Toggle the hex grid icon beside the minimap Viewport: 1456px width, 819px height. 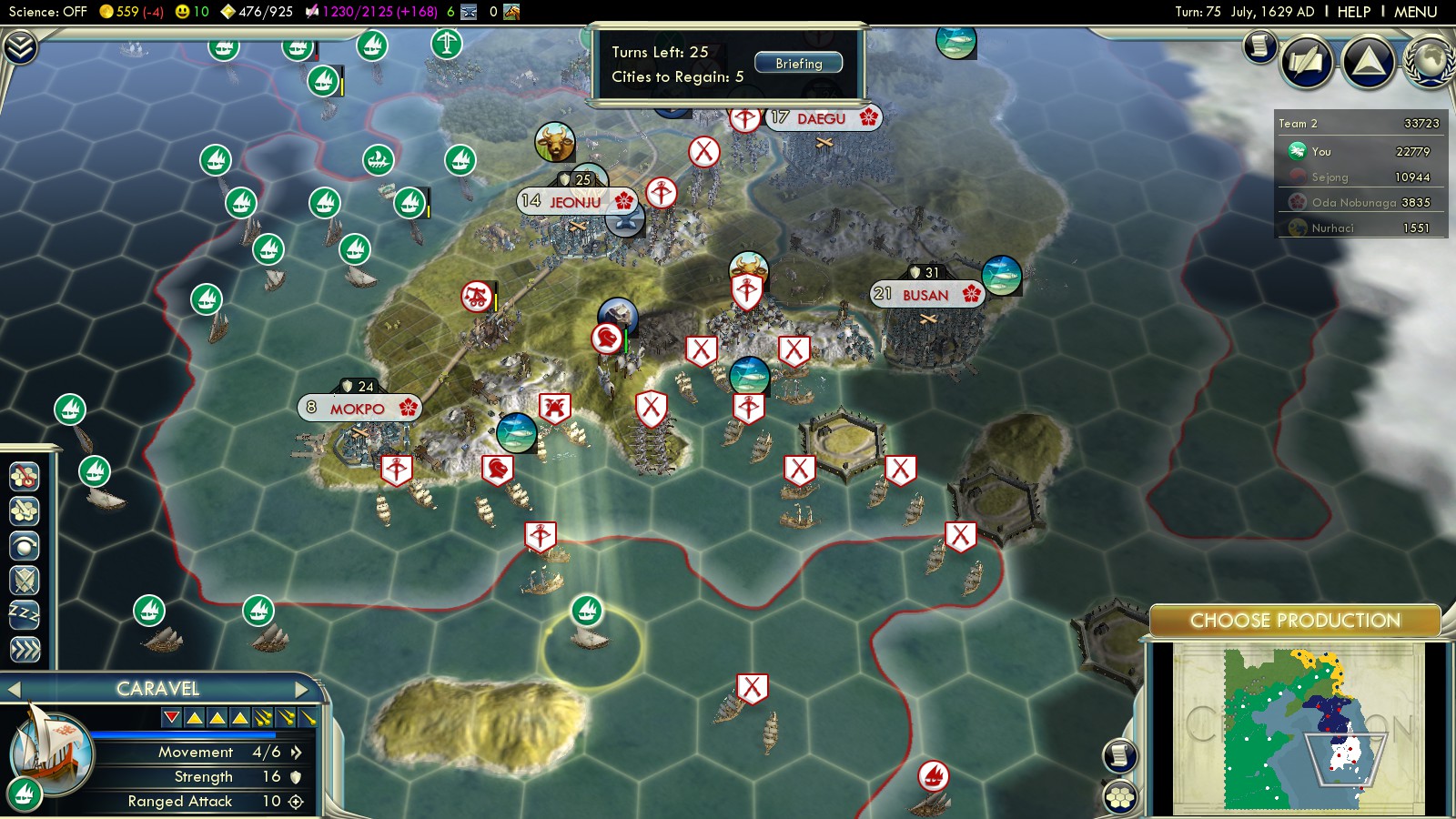click(x=1120, y=798)
